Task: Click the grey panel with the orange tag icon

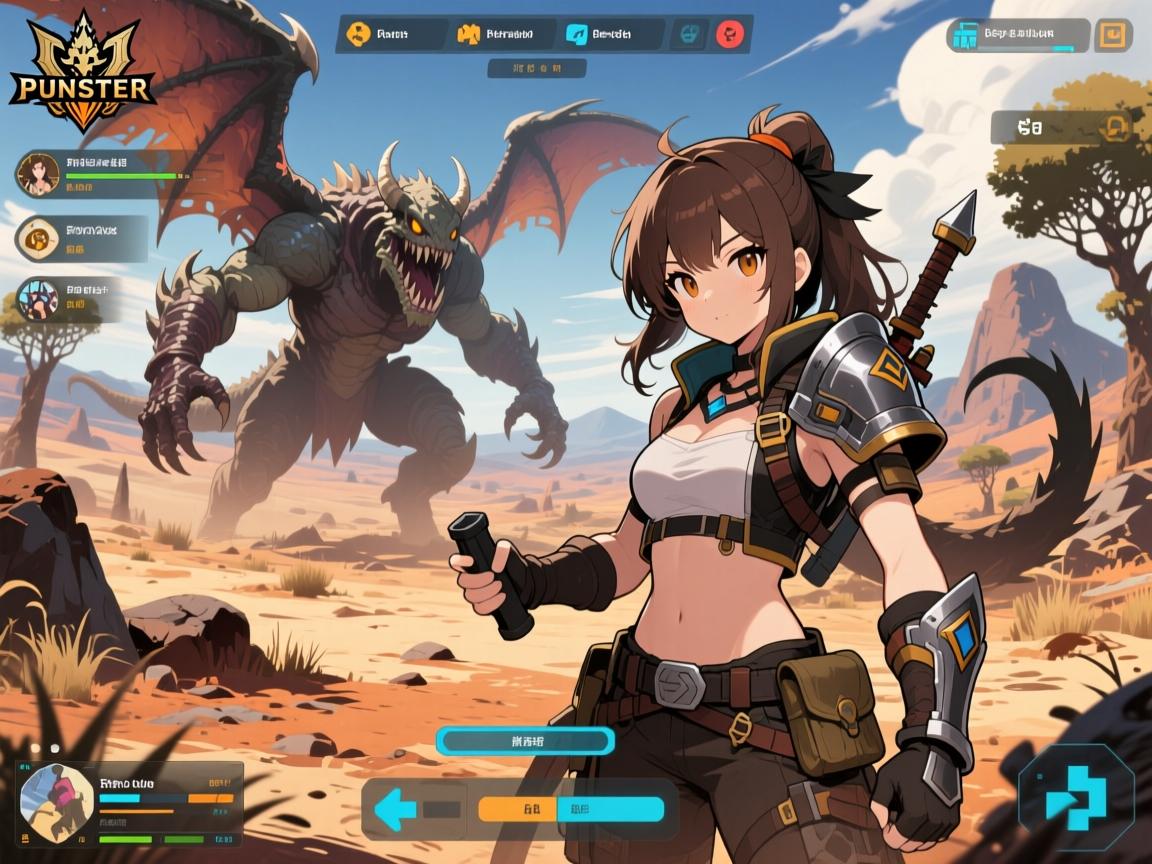Action: tap(1062, 127)
